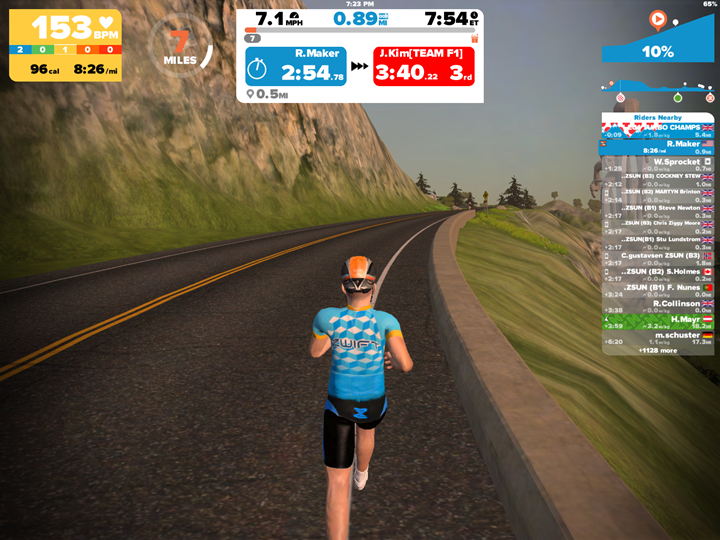
Task: Click the orange gift box icon
Action: pyautogui.click(x=474, y=38)
